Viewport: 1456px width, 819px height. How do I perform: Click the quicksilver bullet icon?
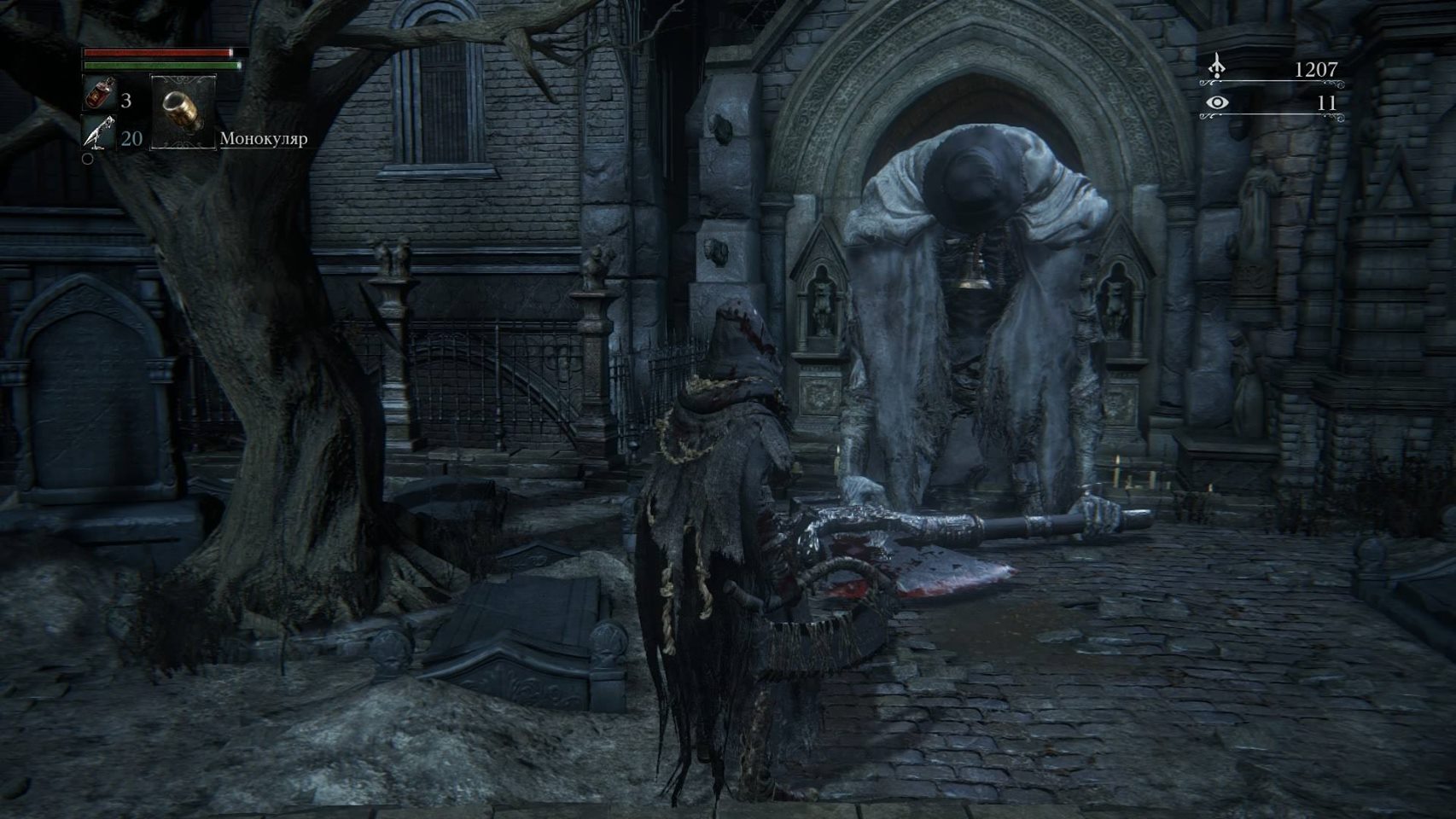tap(99, 134)
